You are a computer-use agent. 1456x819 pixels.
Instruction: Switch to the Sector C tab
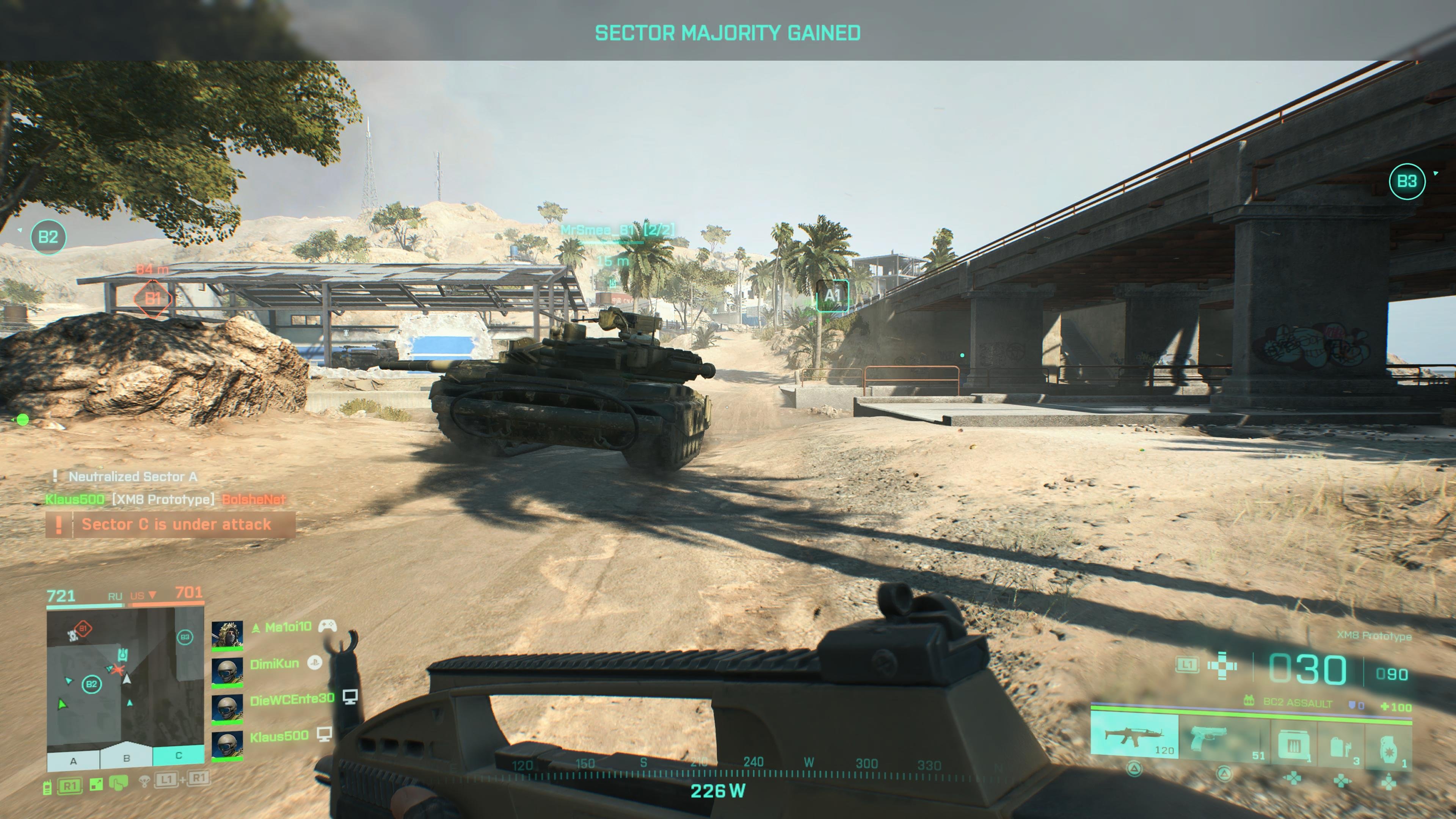click(x=180, y=758)
